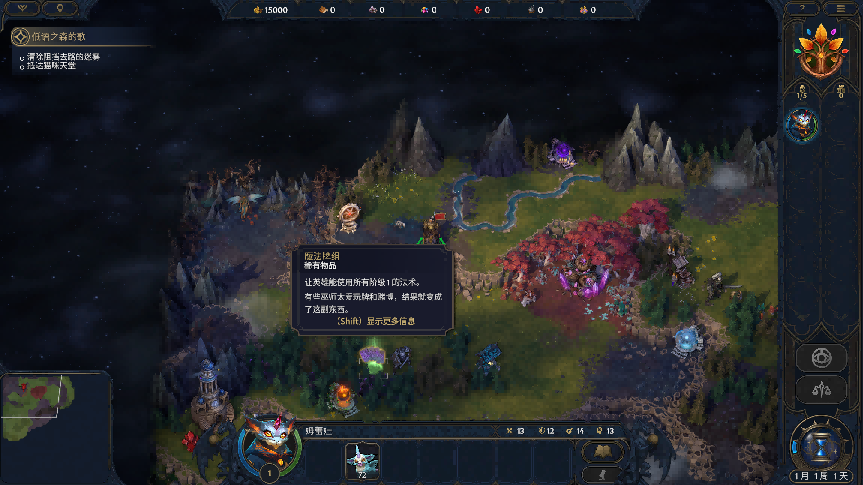Open the large hero portrait at bottom
This screenshot has width=863, height=485.
270,445
